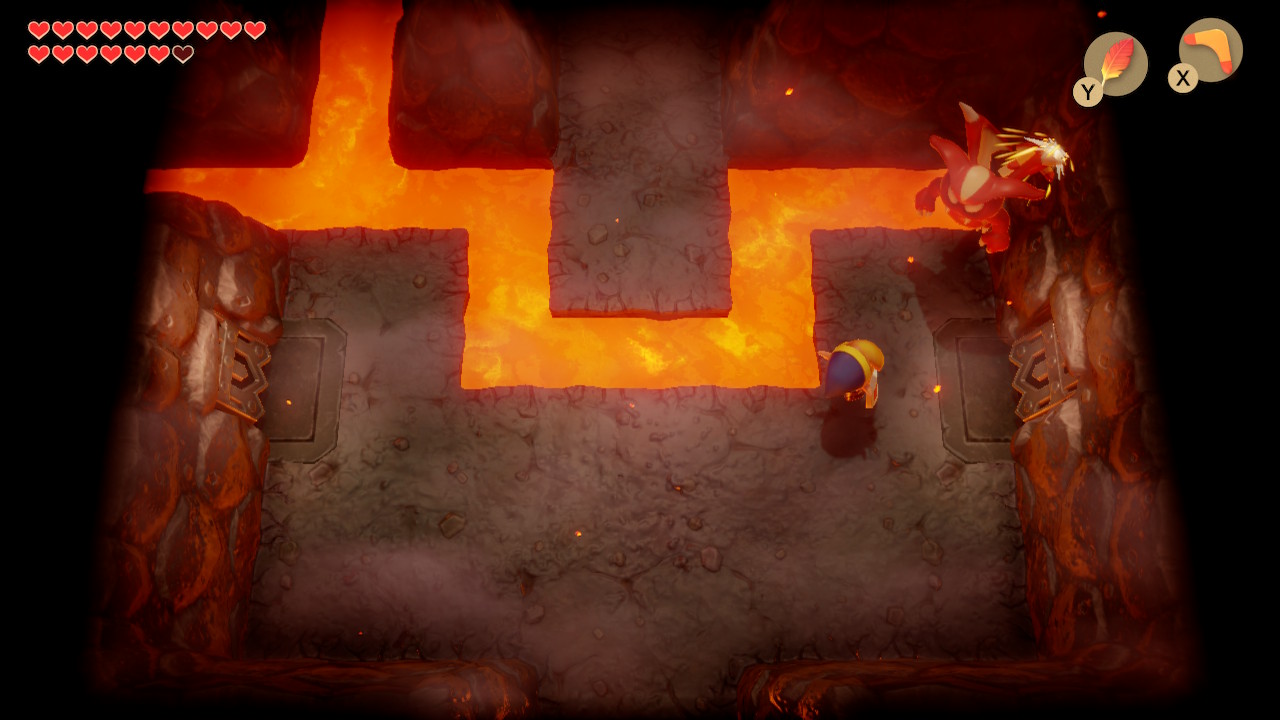1280x720 pixels.
Task: Select the Roc's Feather item slot
Action: point(1115,64)
